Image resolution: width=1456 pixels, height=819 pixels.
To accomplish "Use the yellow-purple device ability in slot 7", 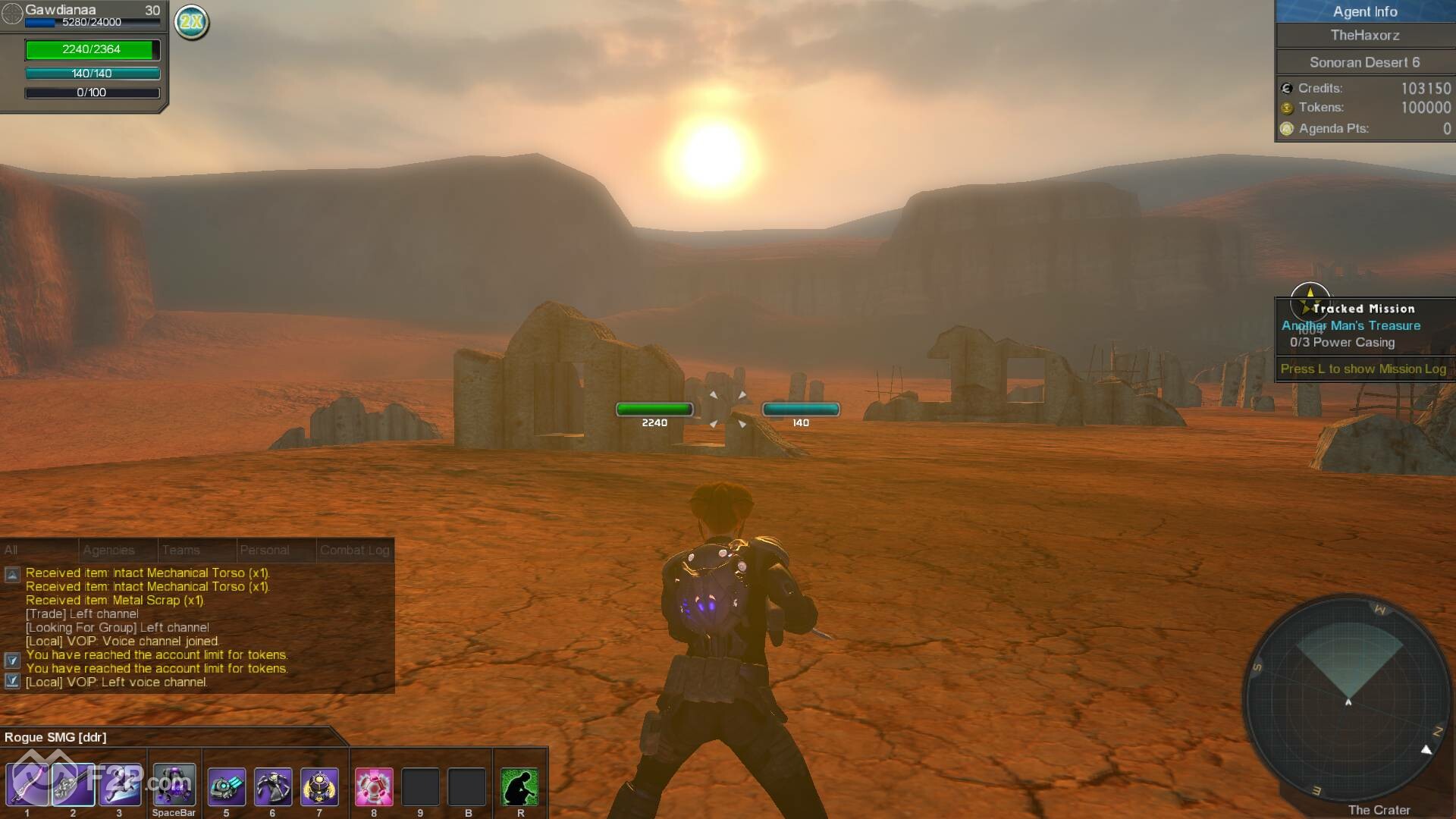I will coord(319,786).
